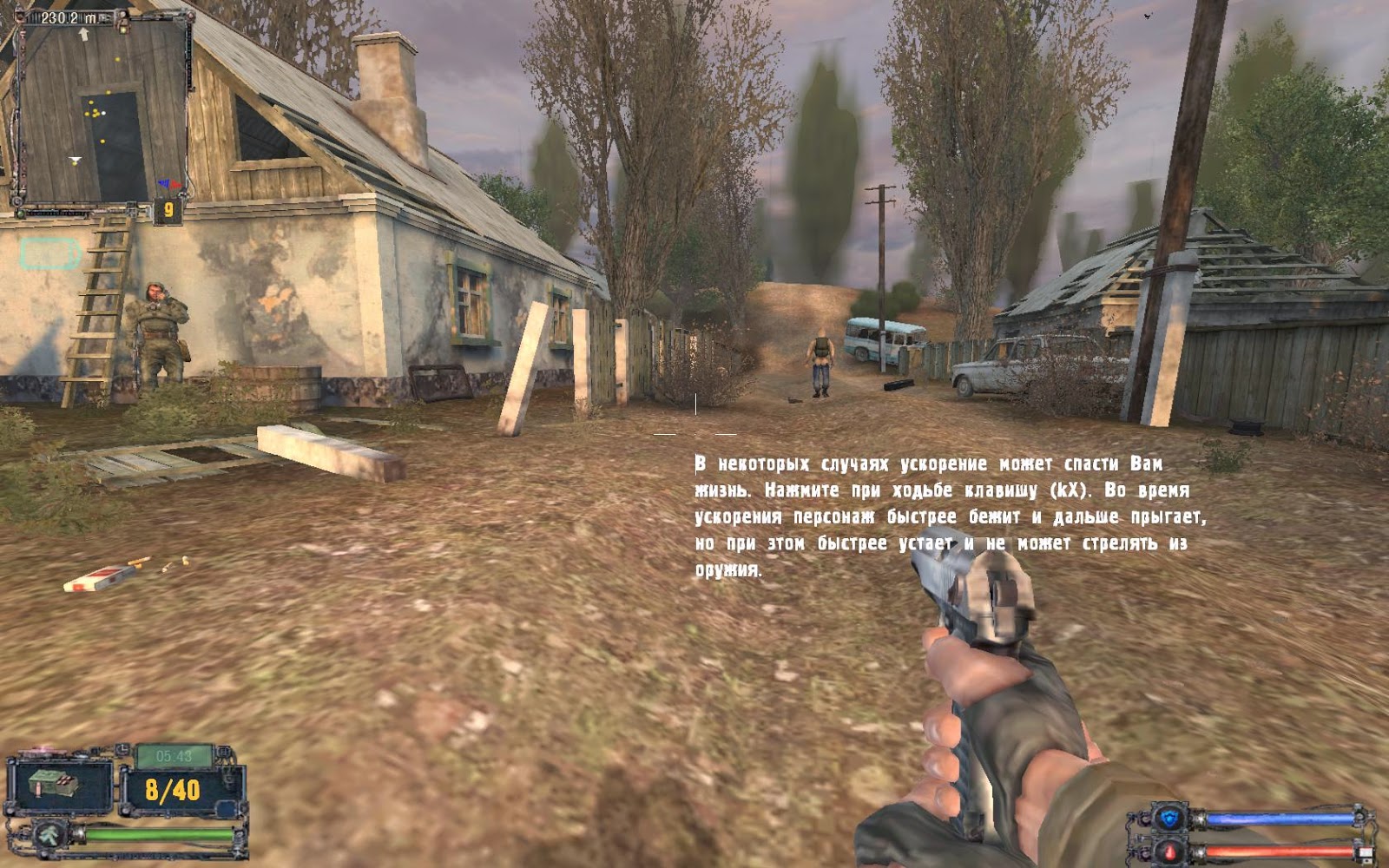Click the 05:43 time display field
The height and width of the screenshot is (868, 1389).
pos(174,755)
